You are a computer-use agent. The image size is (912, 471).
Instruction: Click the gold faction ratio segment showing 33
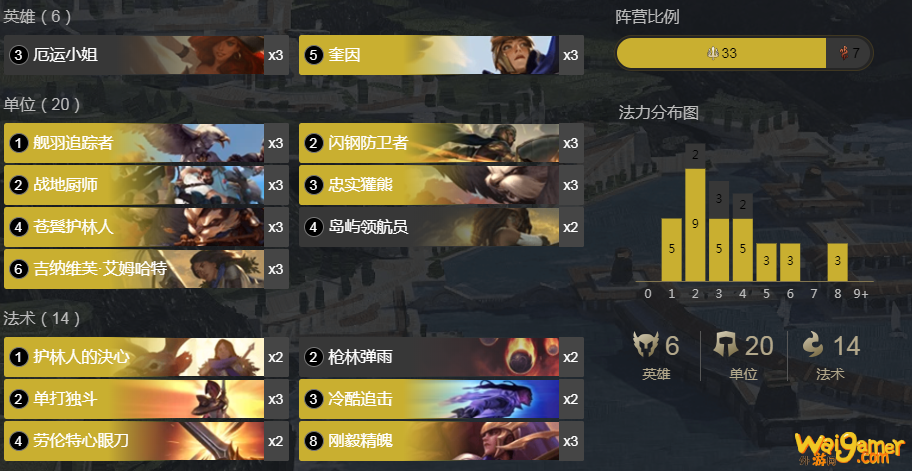coord(721,53)
